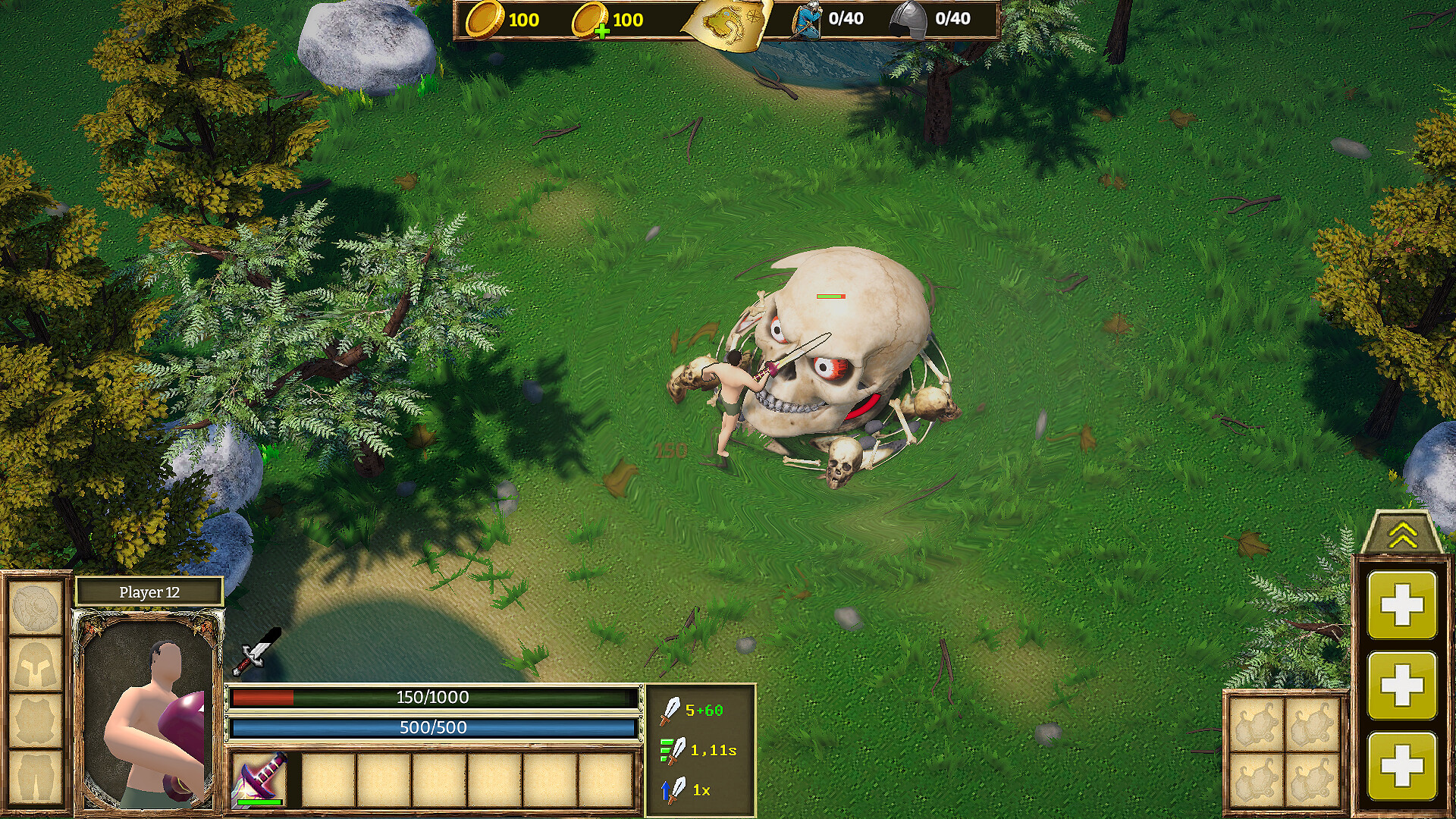1456x819 pixels.
Task: Click the spearman unit counter icon
Action: pyautogui.click(x=805, y=20)
